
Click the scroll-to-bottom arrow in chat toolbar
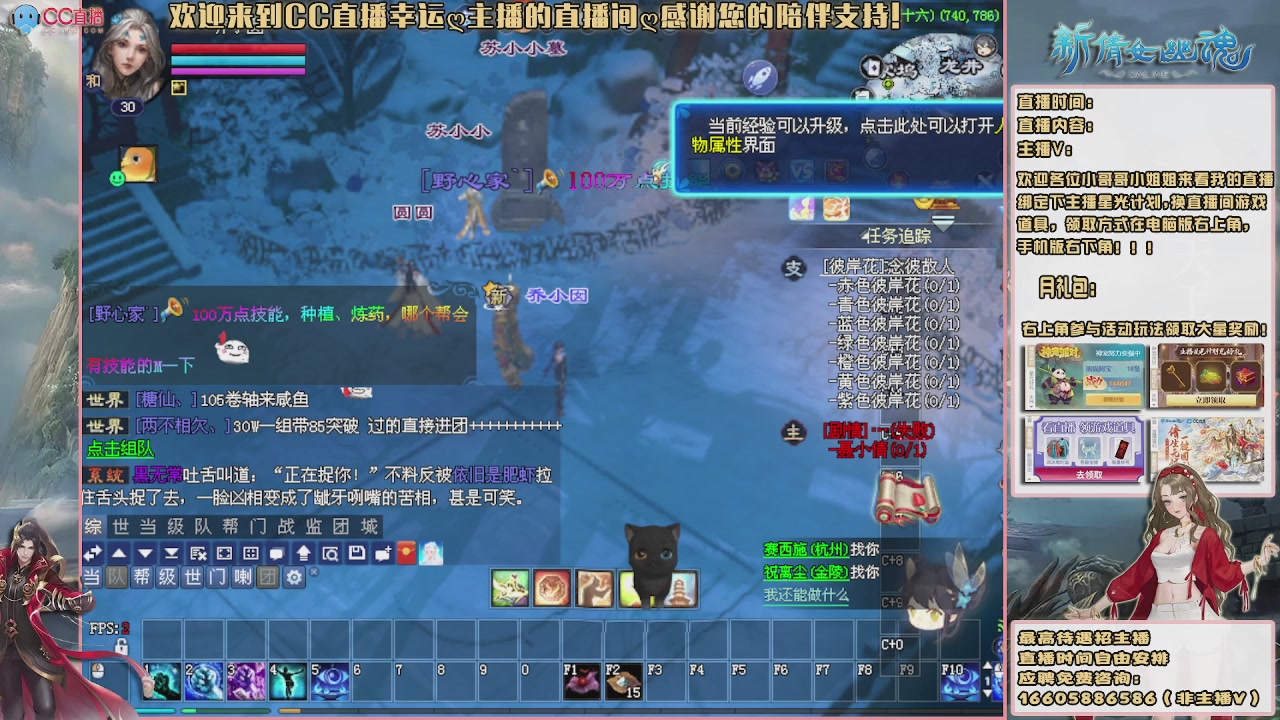172,553
